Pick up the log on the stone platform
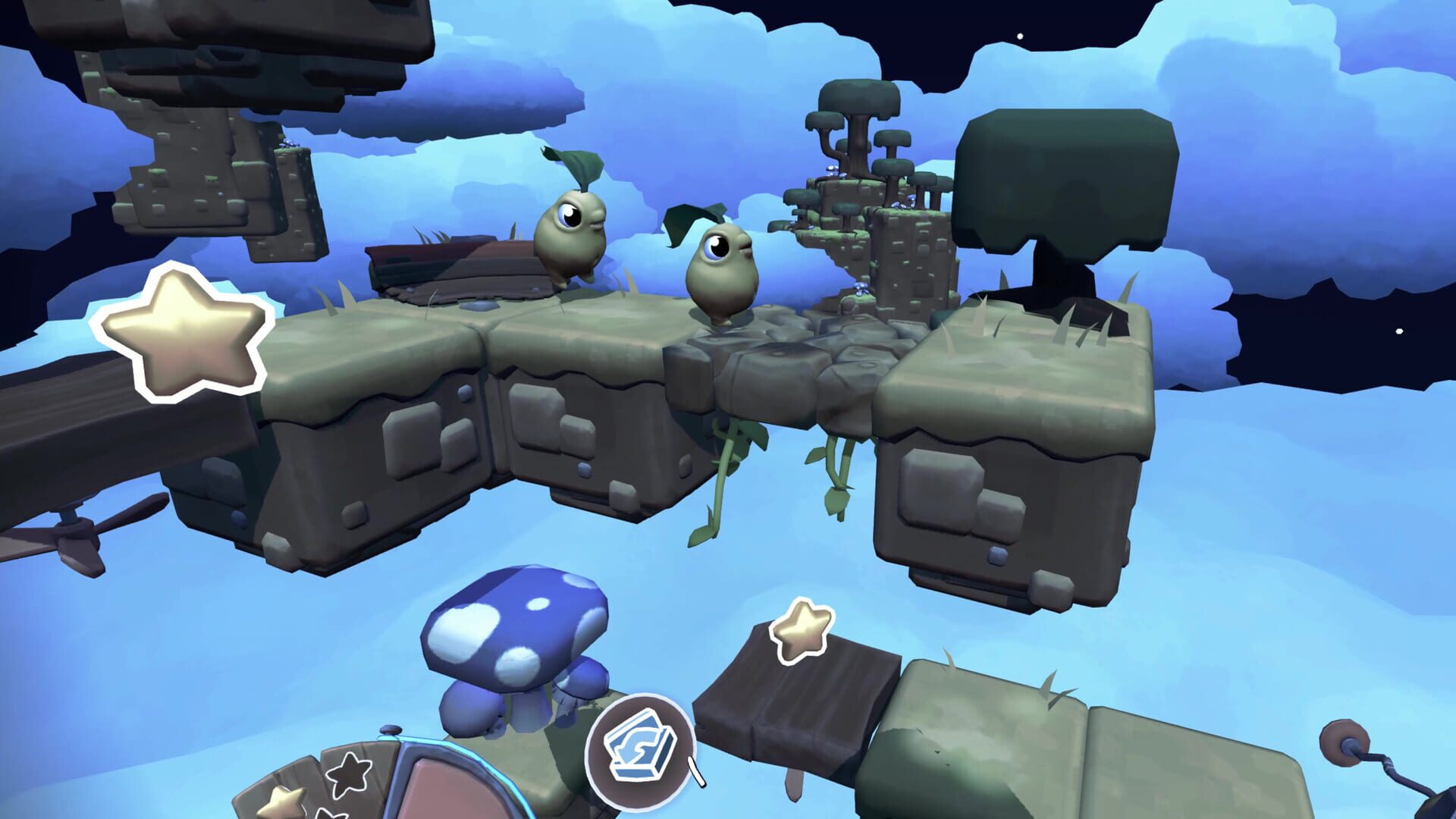 pos(455,262)
